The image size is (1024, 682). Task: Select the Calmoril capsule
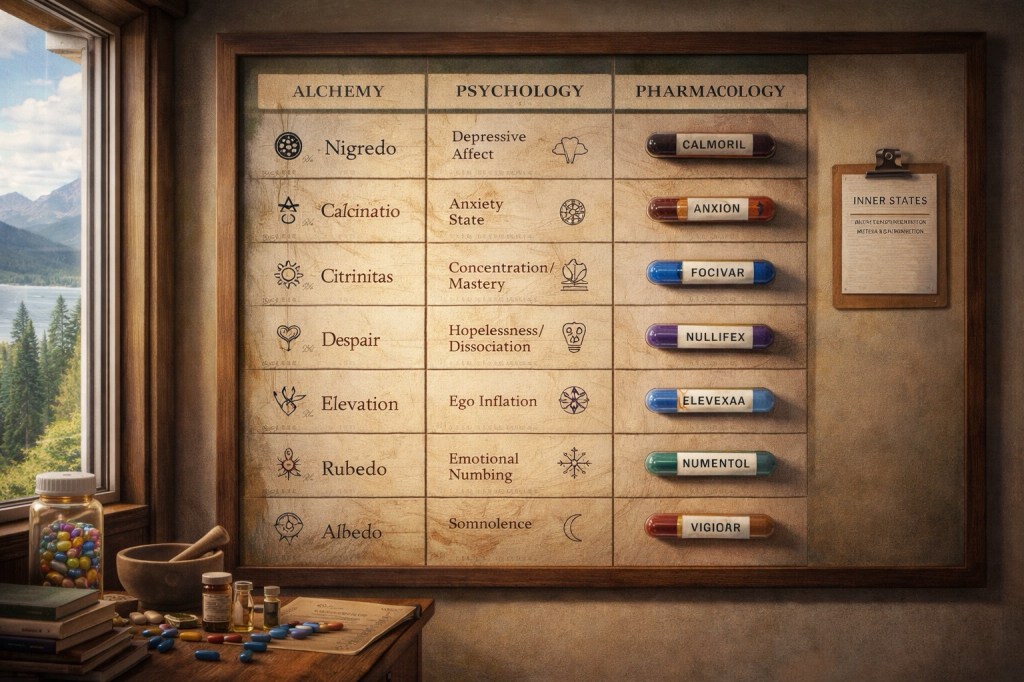click(x=710, y=145)
